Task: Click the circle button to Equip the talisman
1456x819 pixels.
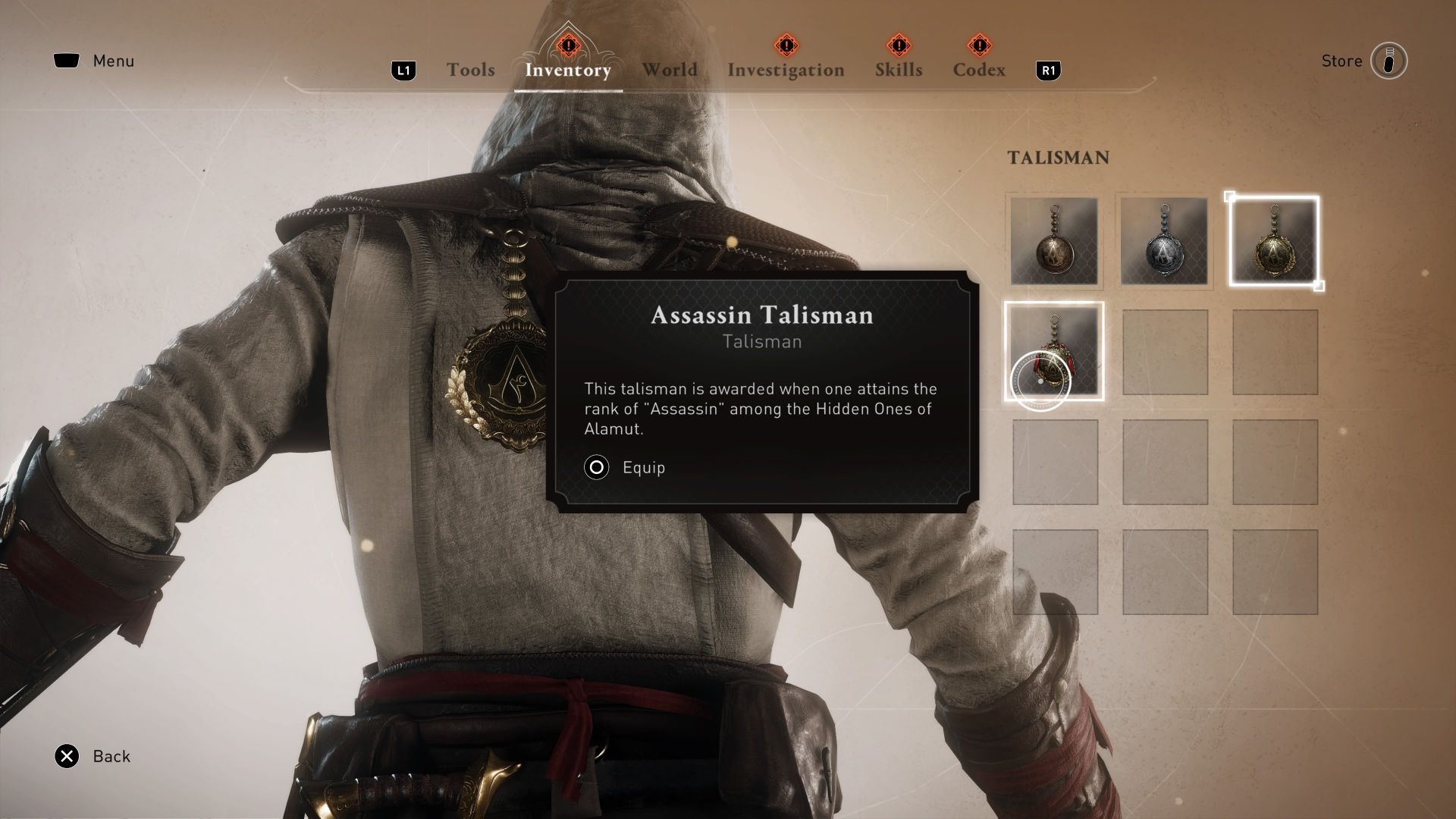Action: pyautogui.click(x=596, y=468)
